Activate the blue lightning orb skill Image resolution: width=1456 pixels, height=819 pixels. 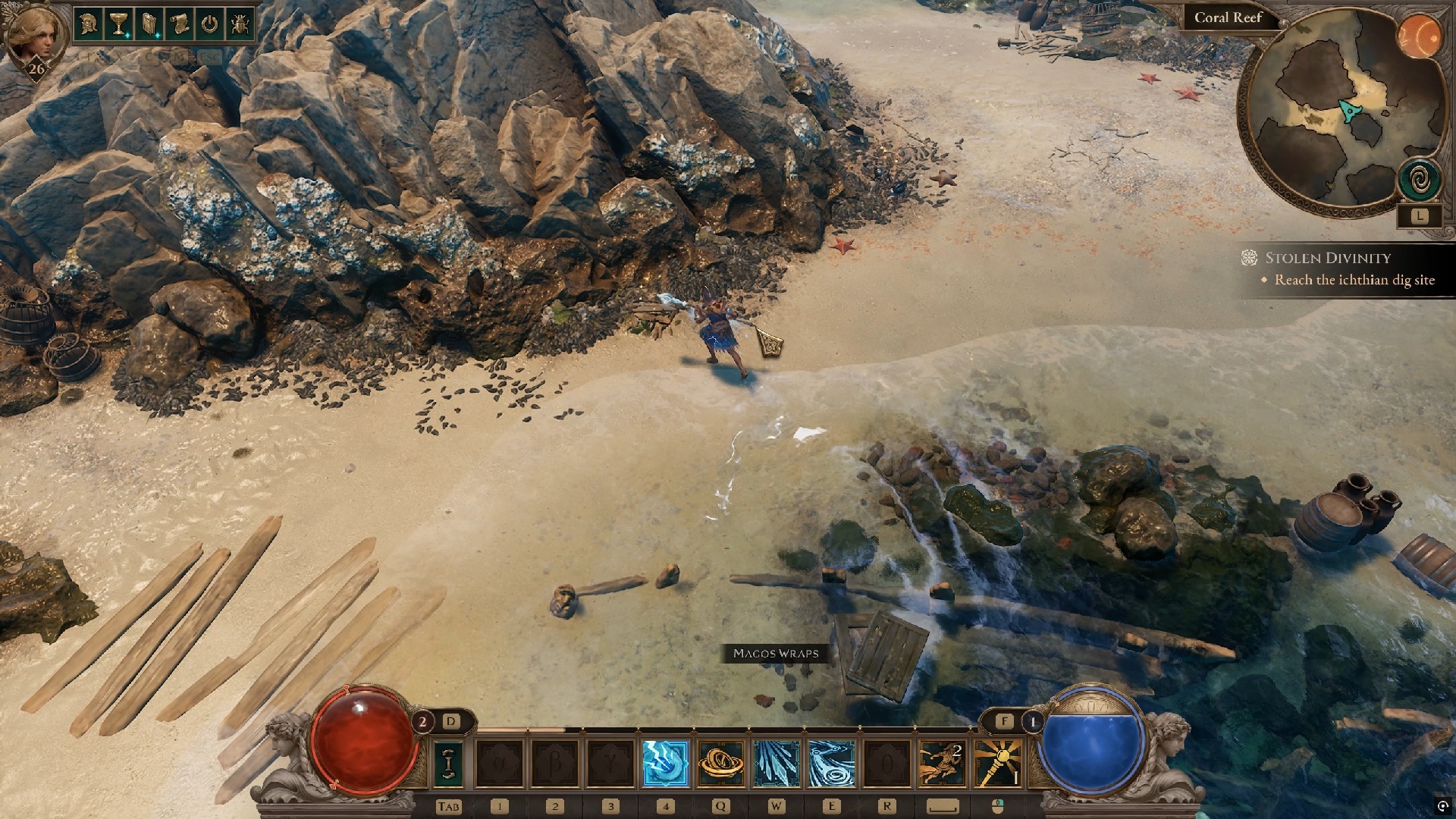tap(665, 764)
